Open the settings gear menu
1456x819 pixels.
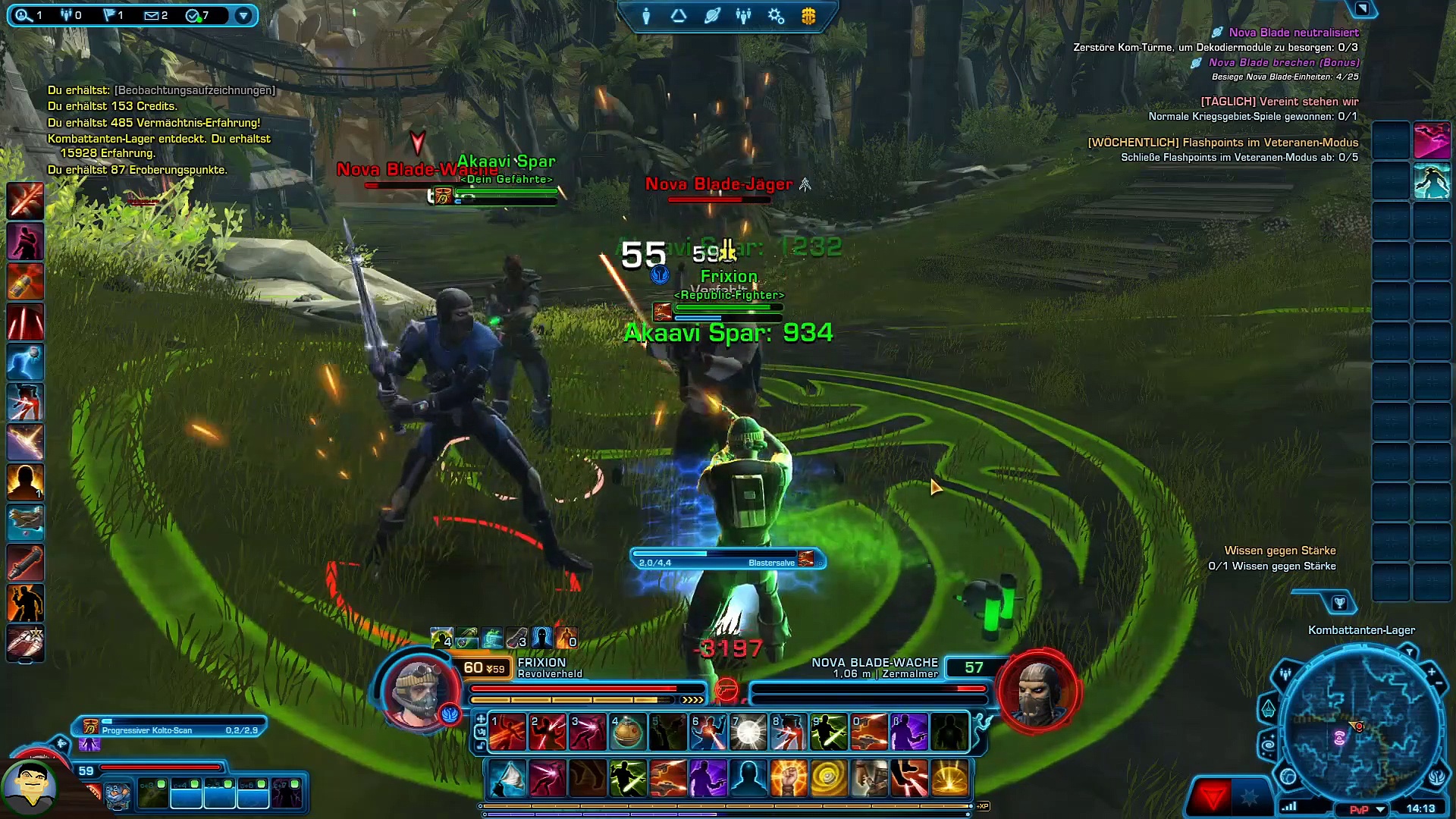pos(776,16)
